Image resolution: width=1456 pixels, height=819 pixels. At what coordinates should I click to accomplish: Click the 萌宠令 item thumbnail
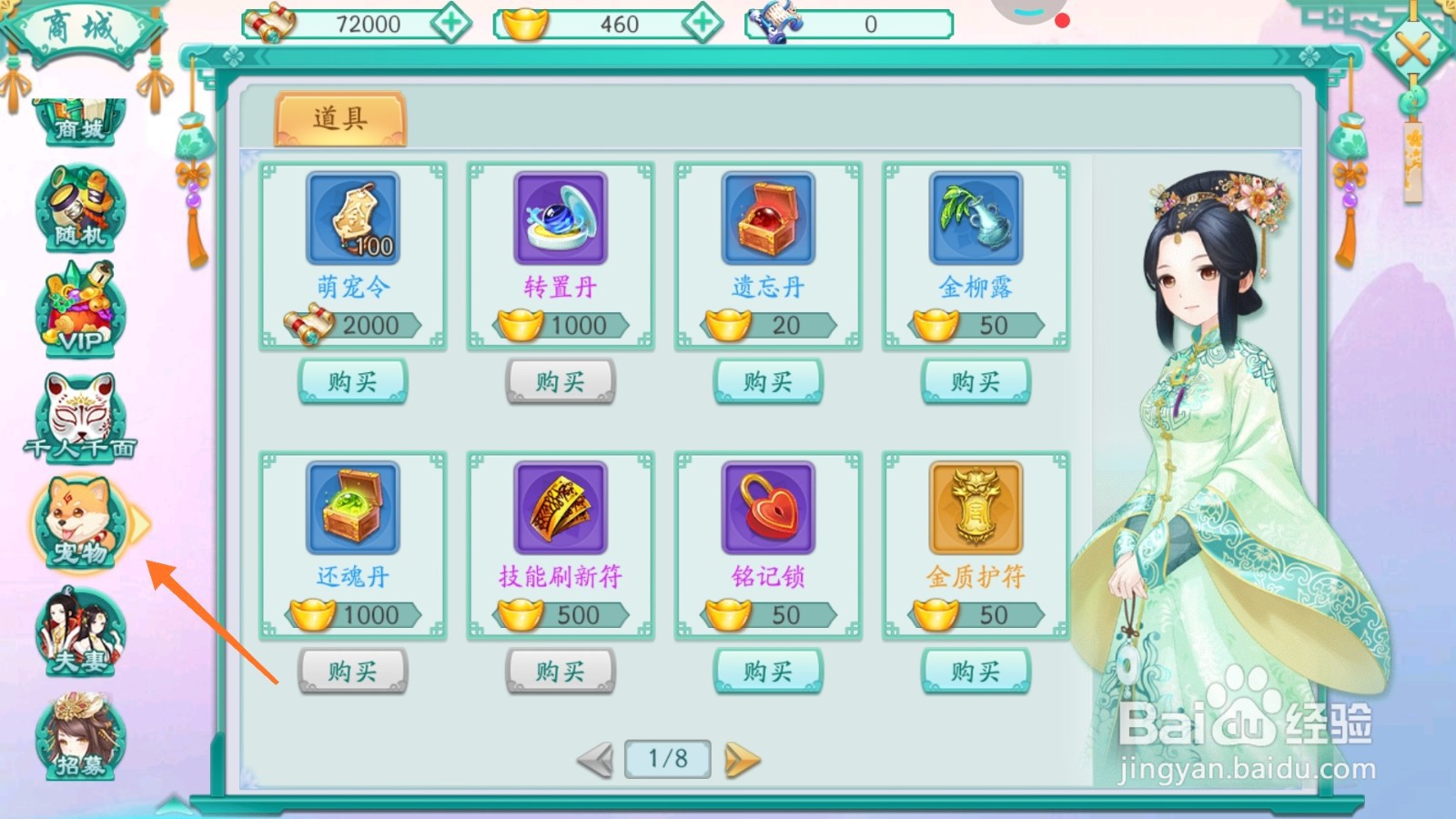click(353, 218)
